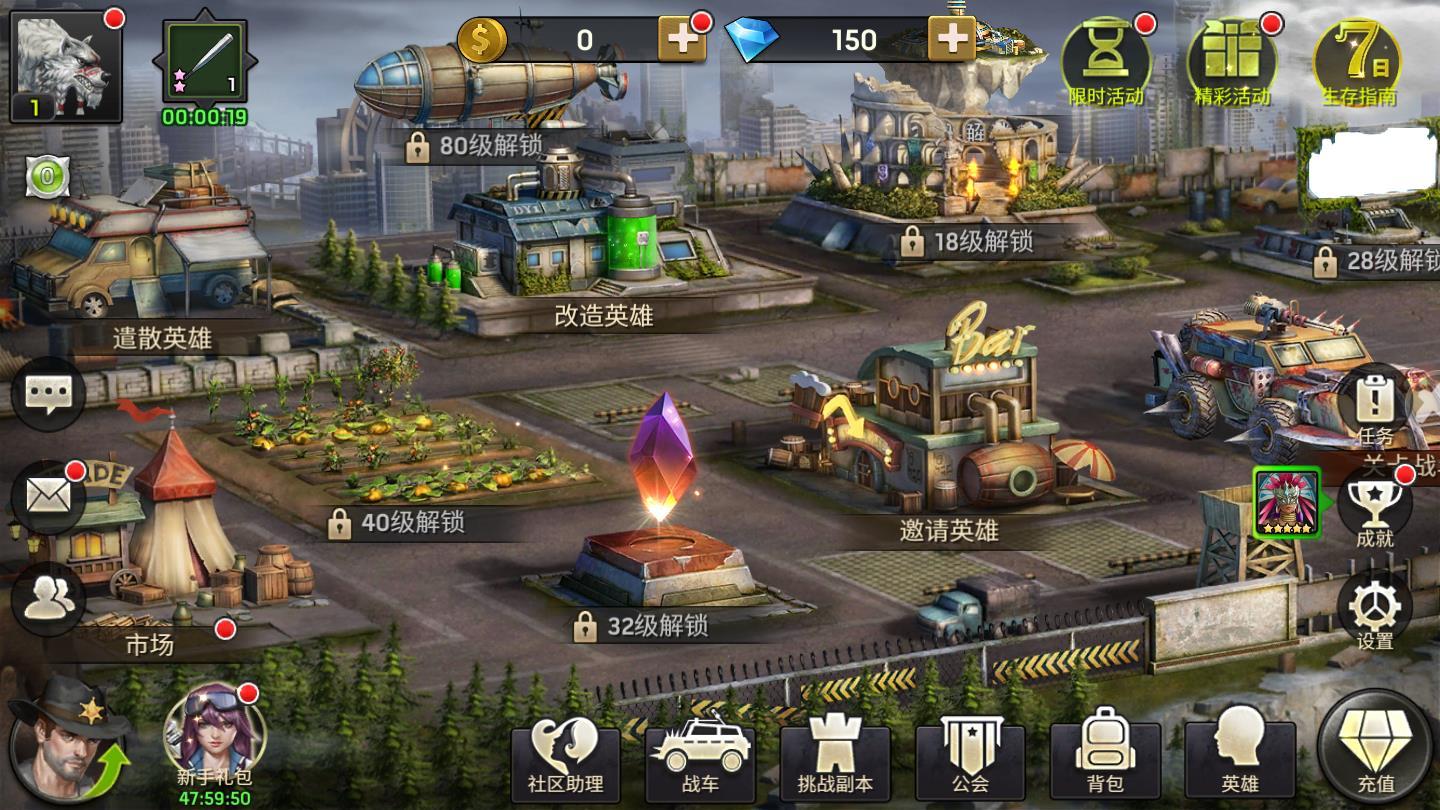Open the 公会 guild menu
Screen dimensions: 1440x810
(x=970, y=759)
